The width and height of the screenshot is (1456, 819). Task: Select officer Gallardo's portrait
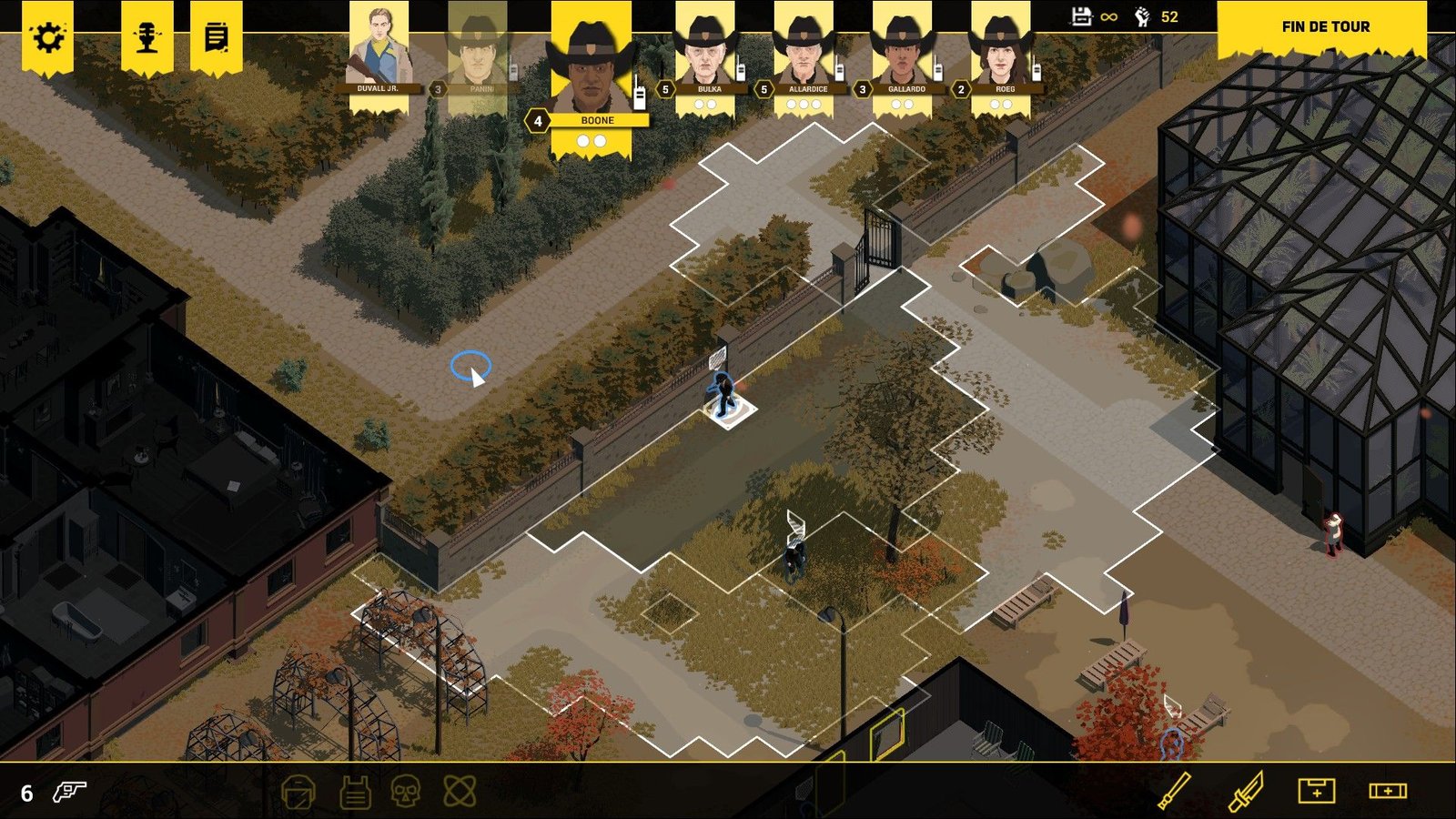(903, 55)
